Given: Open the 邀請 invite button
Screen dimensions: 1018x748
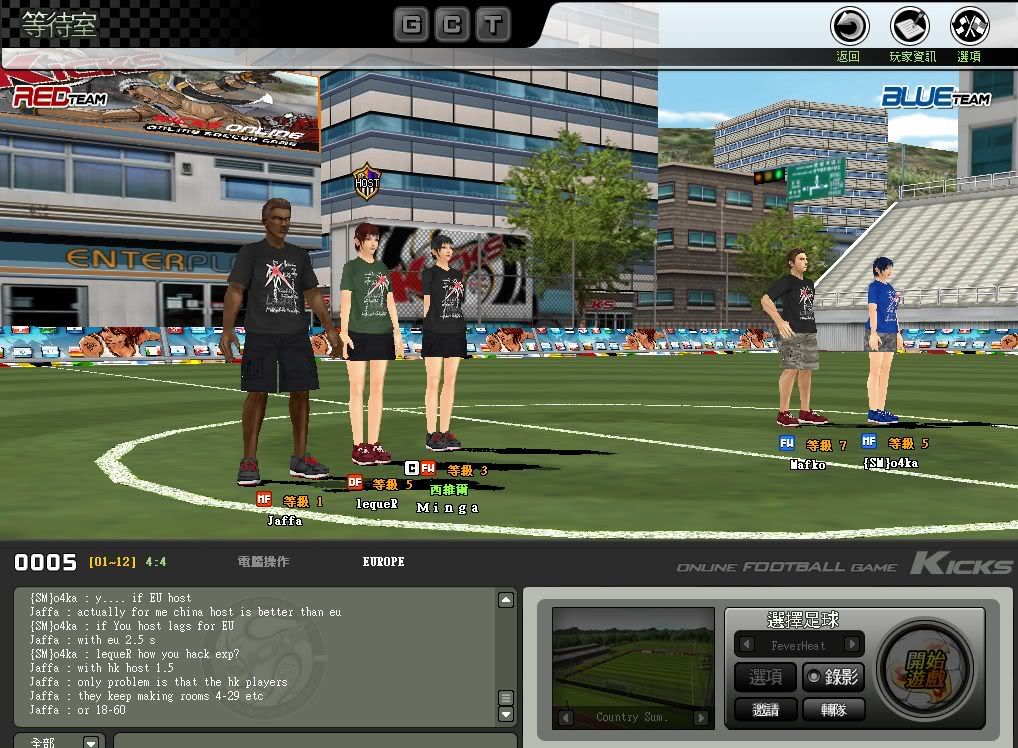Looking at the screenshot, I should [766, 709].
